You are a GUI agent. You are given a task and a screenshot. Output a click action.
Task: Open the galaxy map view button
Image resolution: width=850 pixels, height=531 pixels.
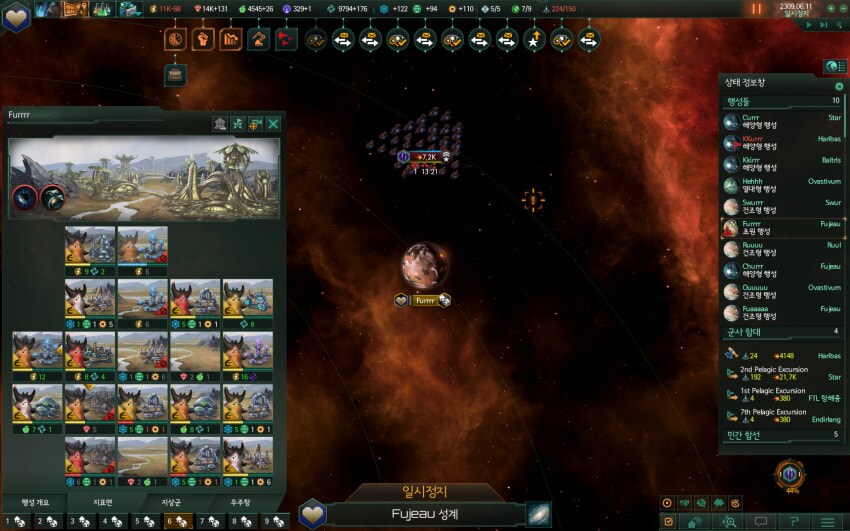[x=540, y=514]
